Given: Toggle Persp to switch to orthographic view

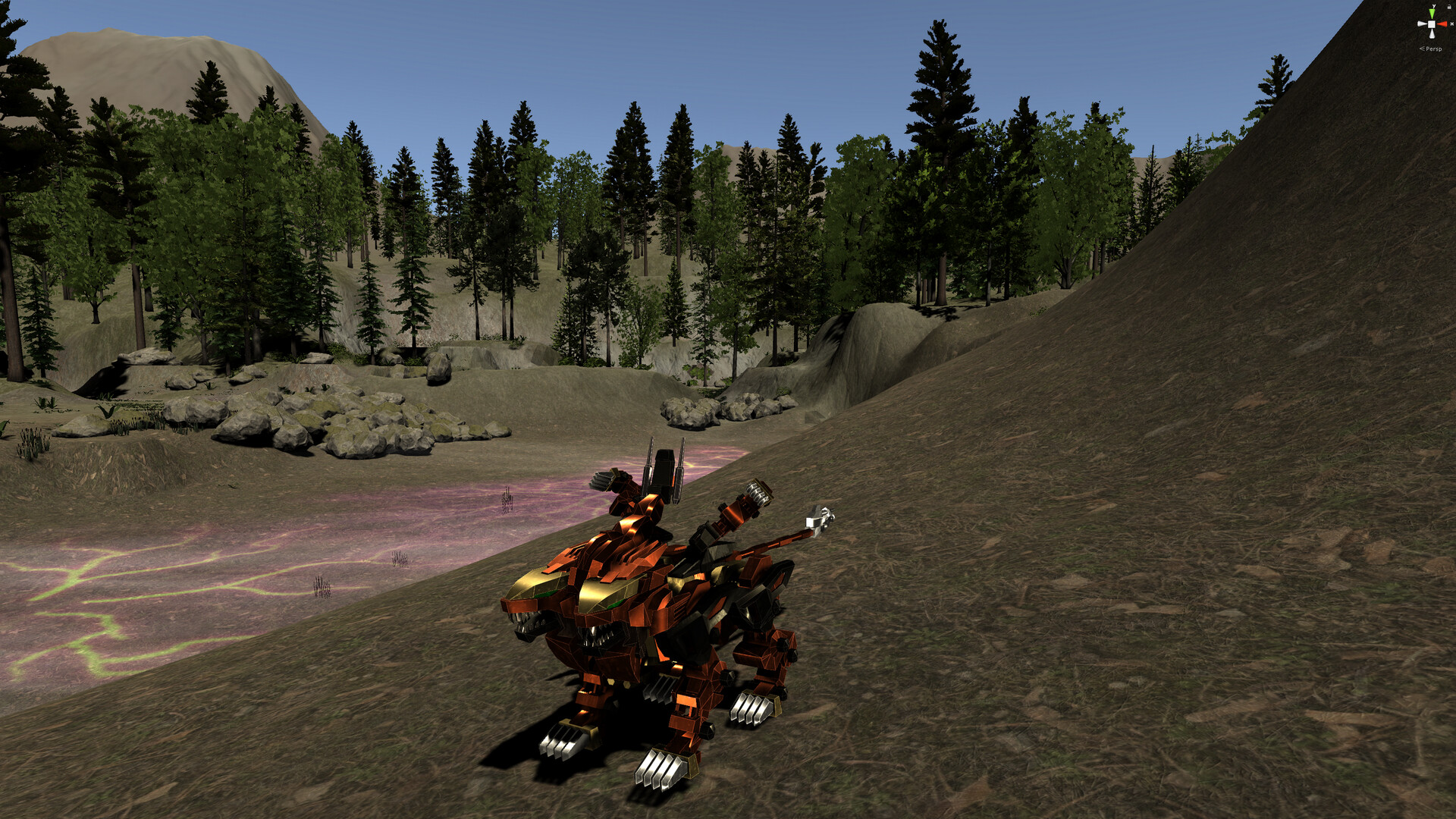Looking at the screenshot, I should pyautogui.click(x=1433, y=49).
